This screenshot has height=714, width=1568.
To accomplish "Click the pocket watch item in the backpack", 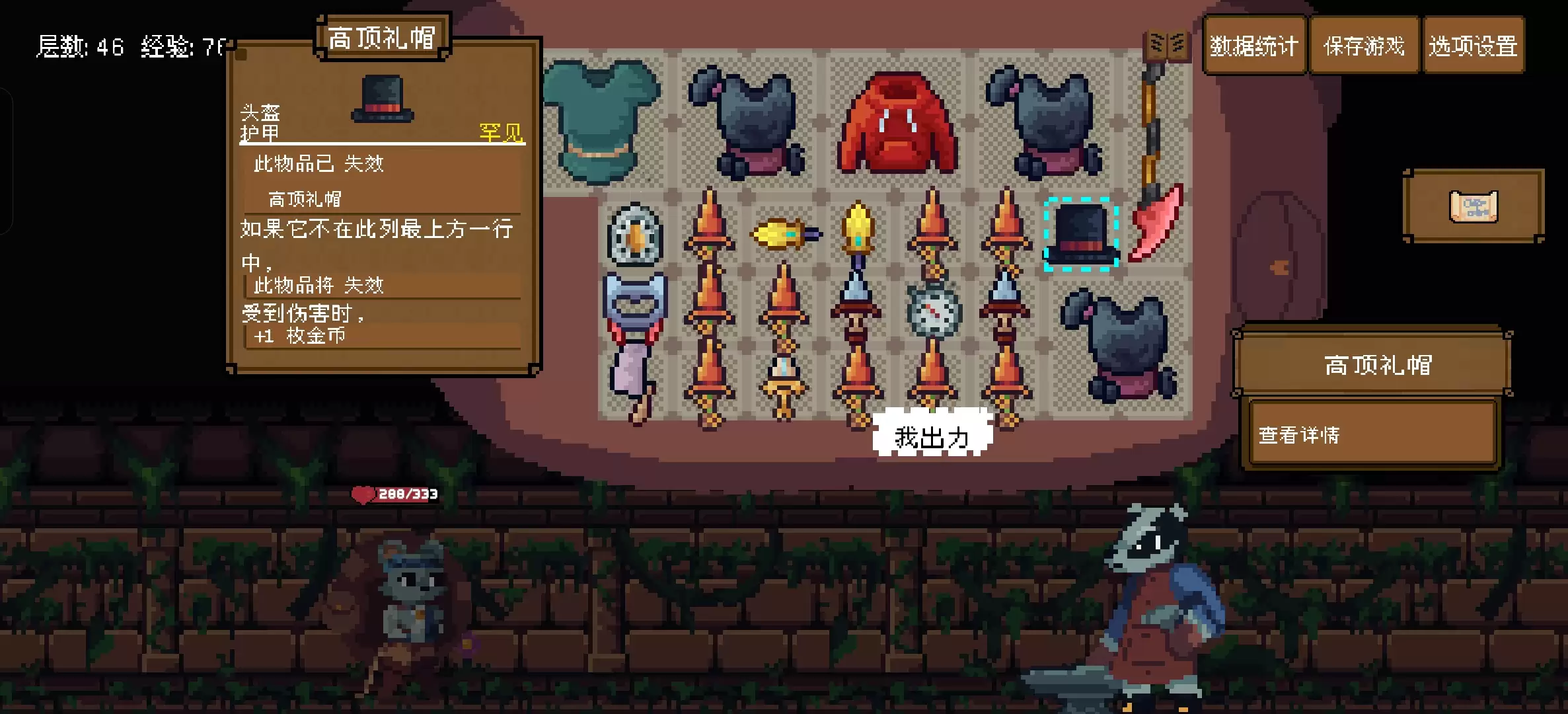I will (932, 311).
